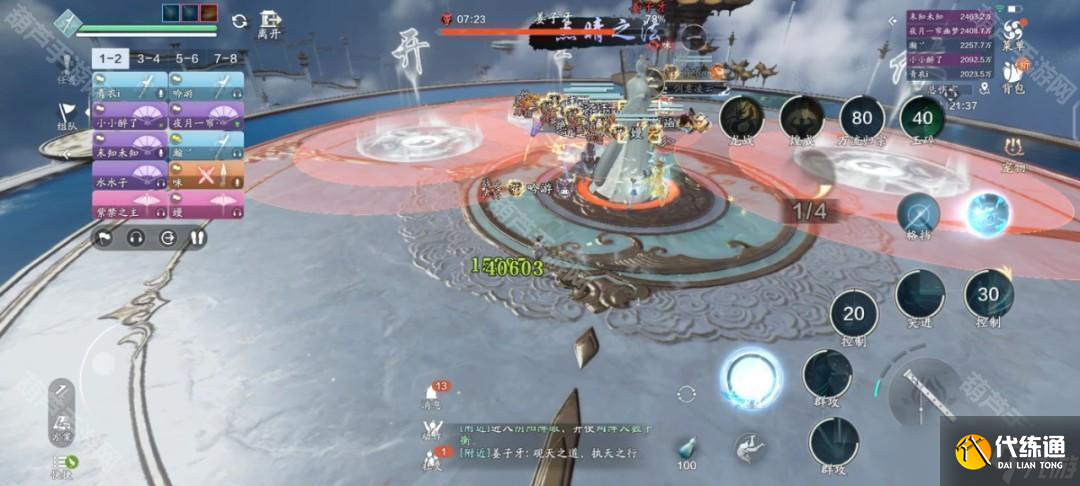This screenshot has height=486, width=1080.
Task: Switch to the 3-4 team tab
Action: click(148, 59)
